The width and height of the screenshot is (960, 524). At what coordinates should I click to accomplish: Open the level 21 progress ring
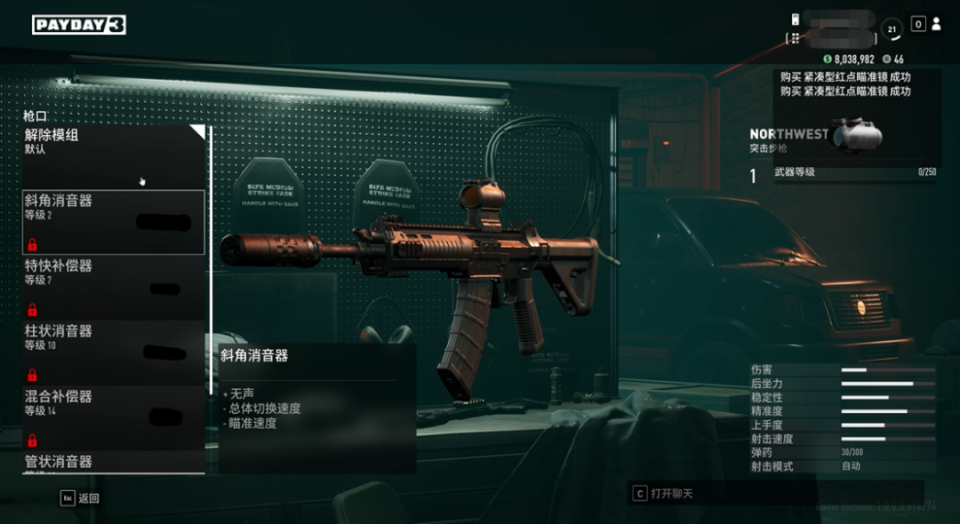pos(892,30)
